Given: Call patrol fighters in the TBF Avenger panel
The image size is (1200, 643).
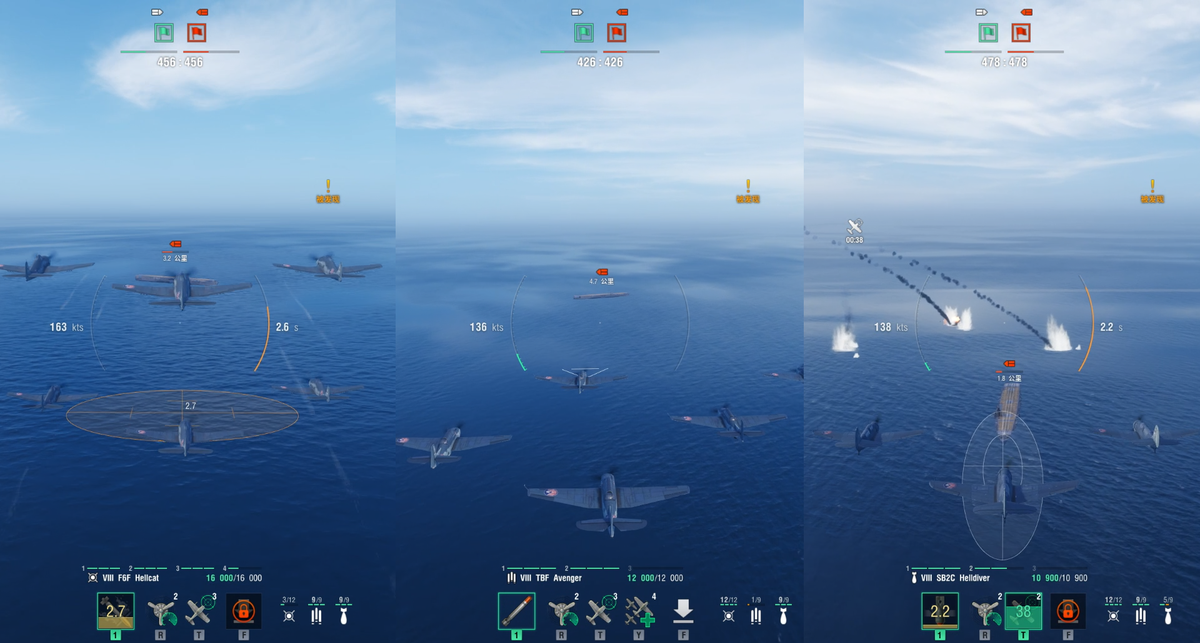Looking at the screenshot, I should tap(600, 611).
